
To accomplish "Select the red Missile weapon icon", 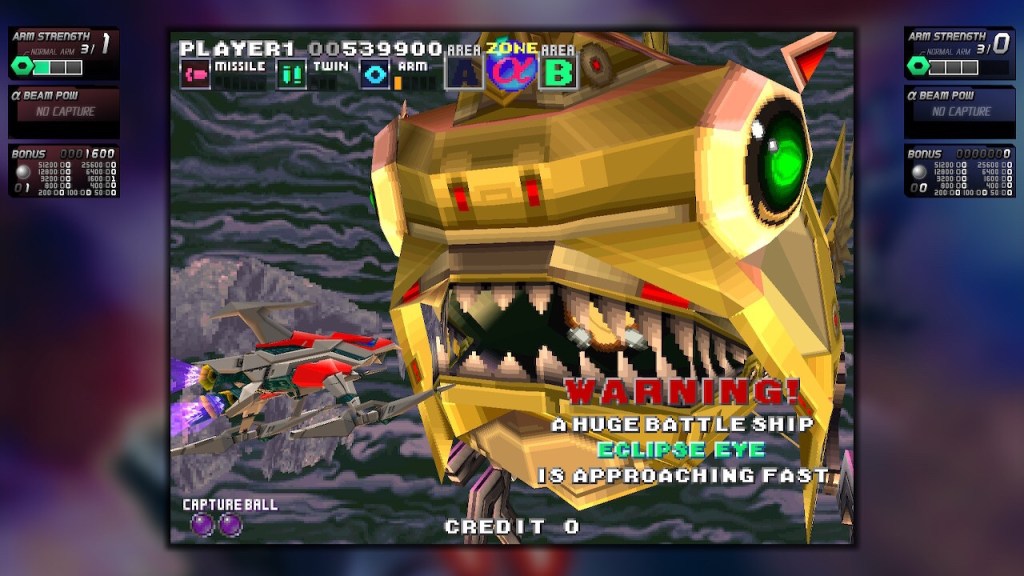I will (x=196, y=75).
